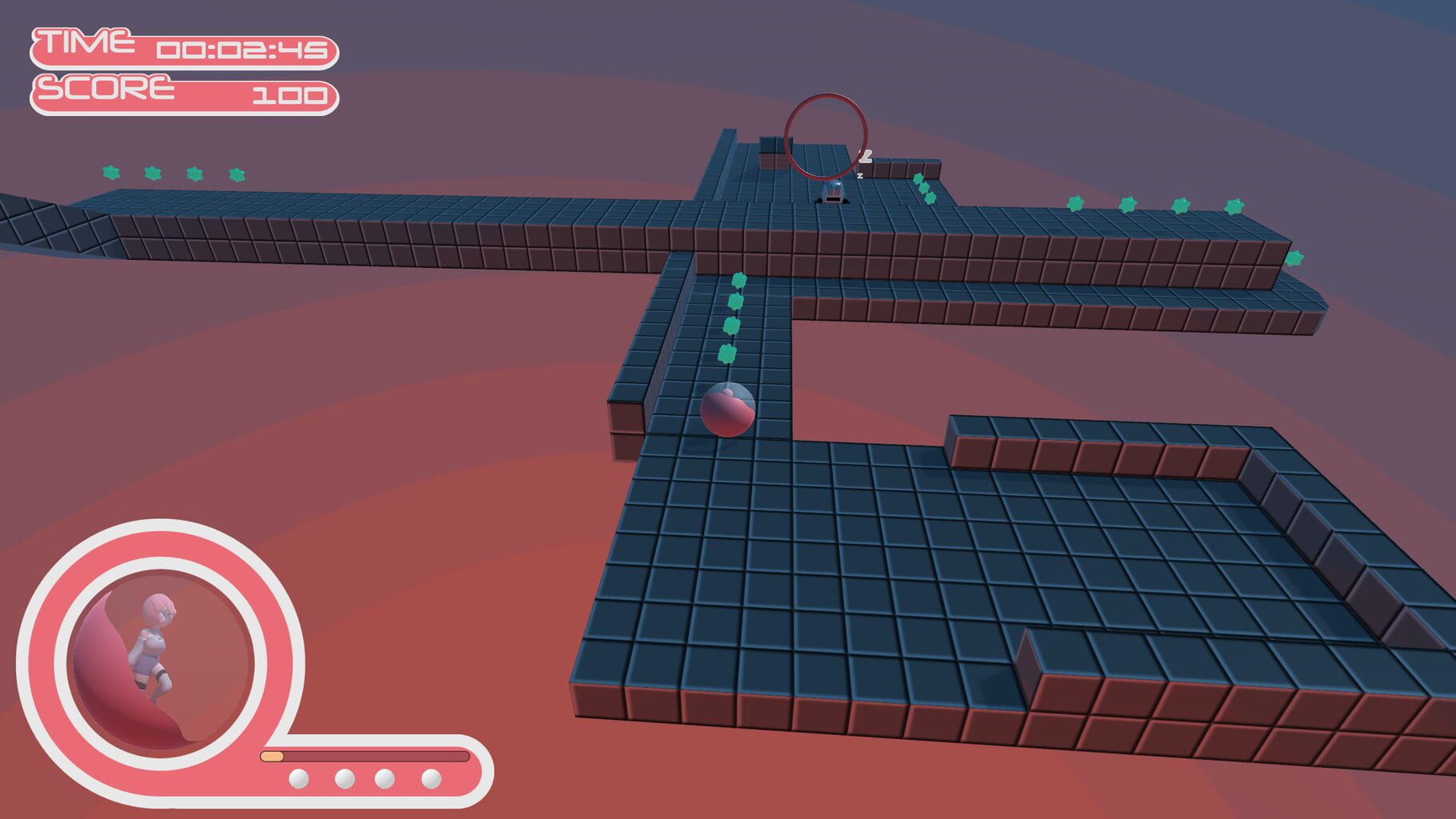This screenshot has width=1456, height=819.
Task: Click the Z sleep indicator above the robot
Action: [864, 157]
